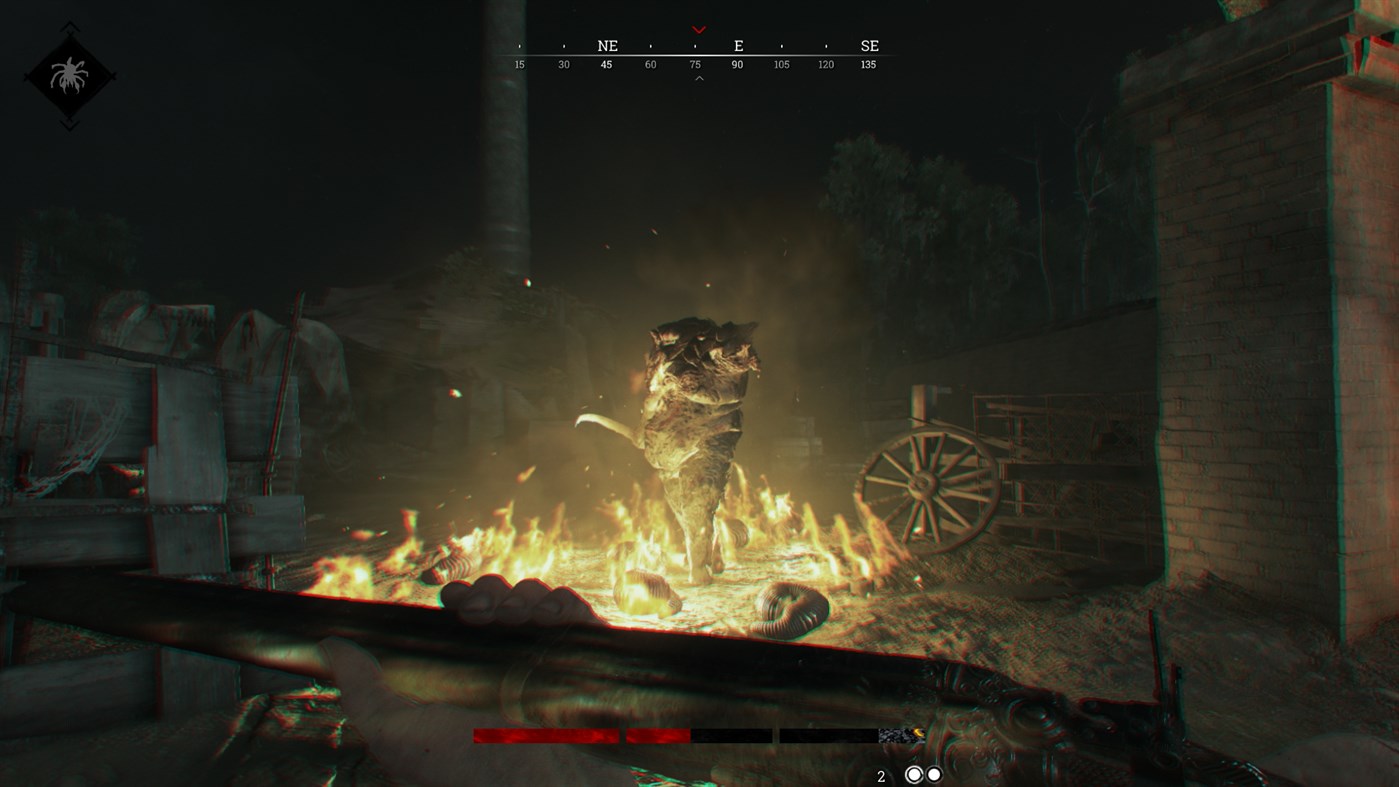Click the bearing number 45

606,63
